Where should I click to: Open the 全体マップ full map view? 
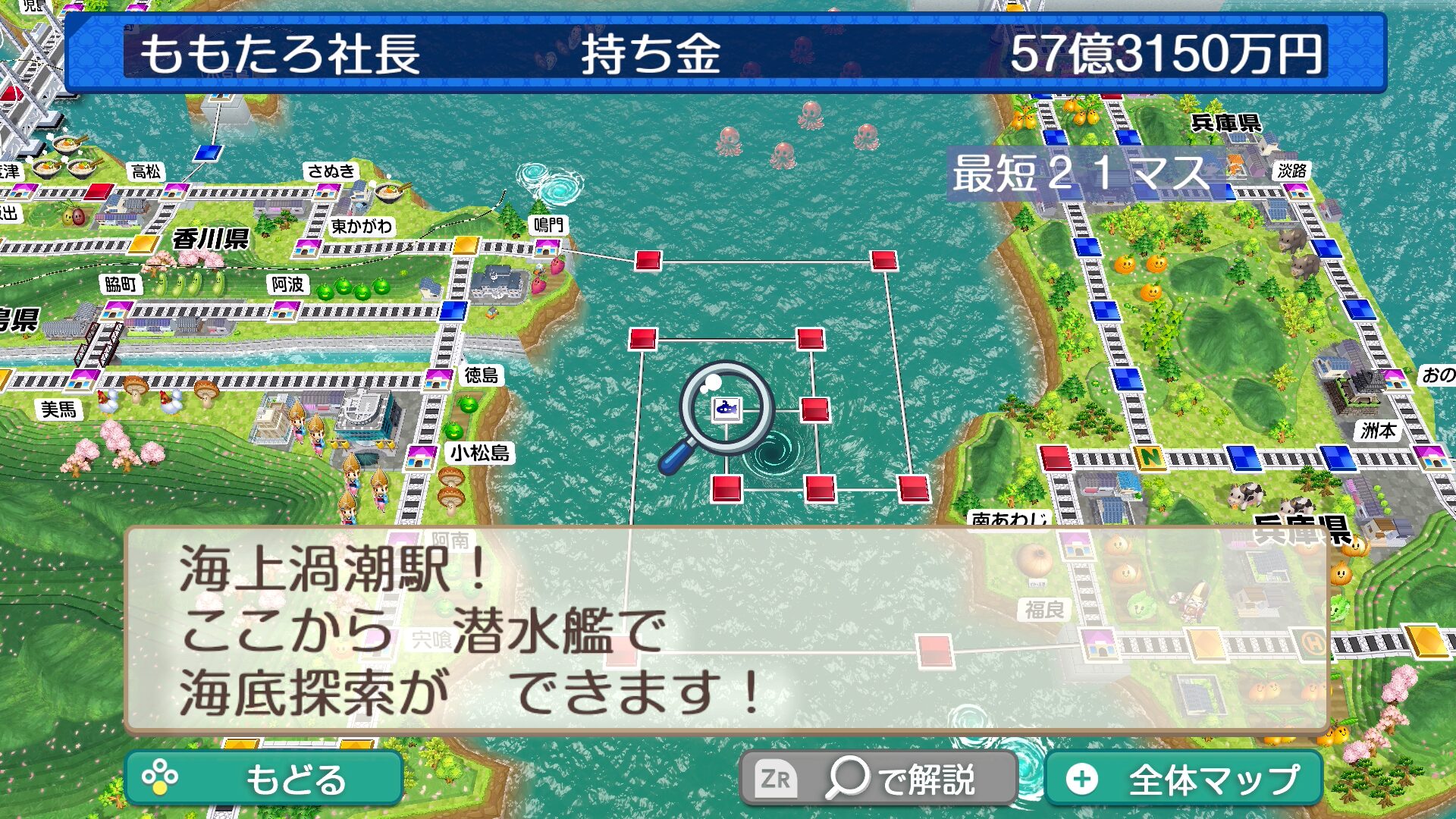pyautogui.click(x=1184, y=779)
